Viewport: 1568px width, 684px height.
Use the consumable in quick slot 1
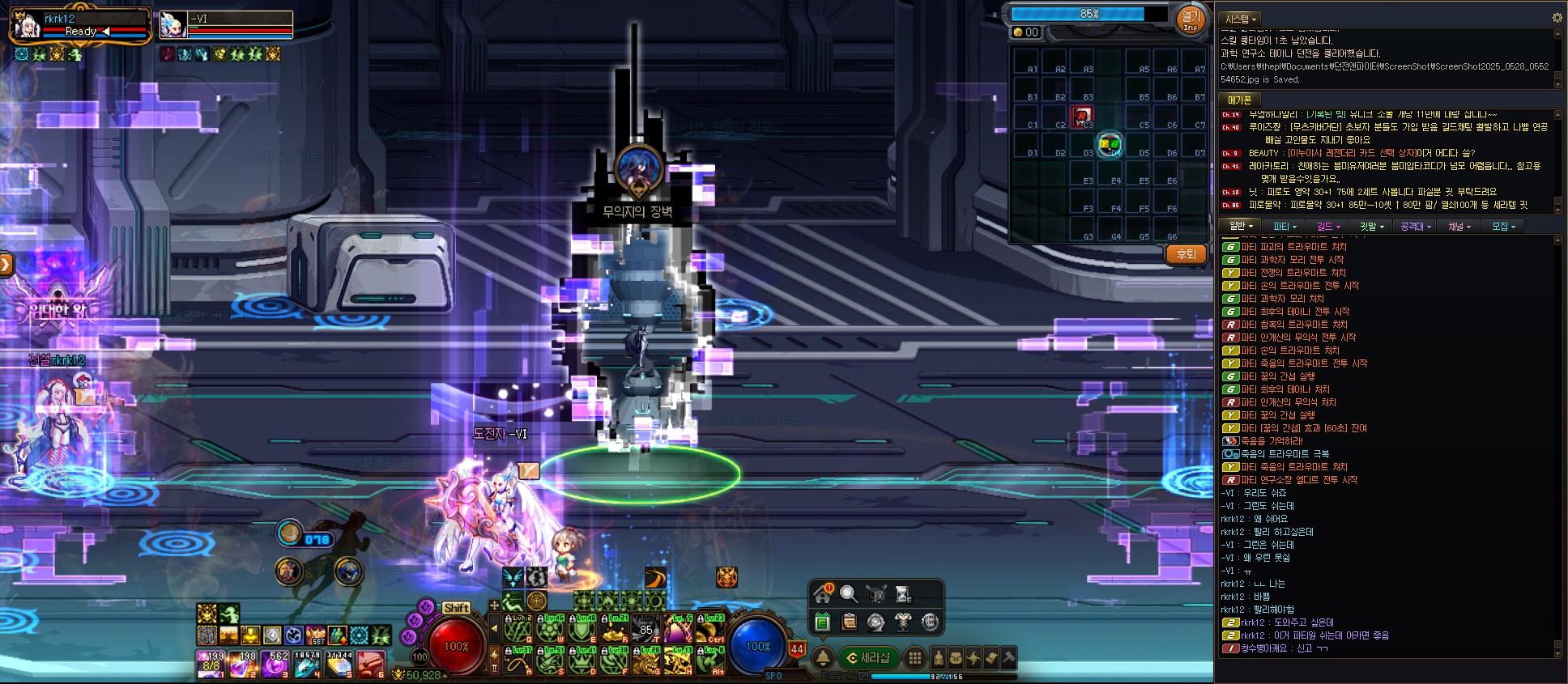[x=211, y=664]
